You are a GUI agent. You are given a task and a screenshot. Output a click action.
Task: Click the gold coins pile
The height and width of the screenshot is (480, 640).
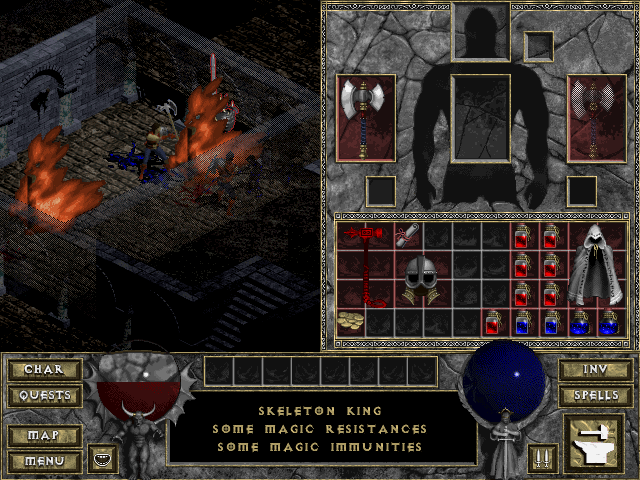pos(352,322)
